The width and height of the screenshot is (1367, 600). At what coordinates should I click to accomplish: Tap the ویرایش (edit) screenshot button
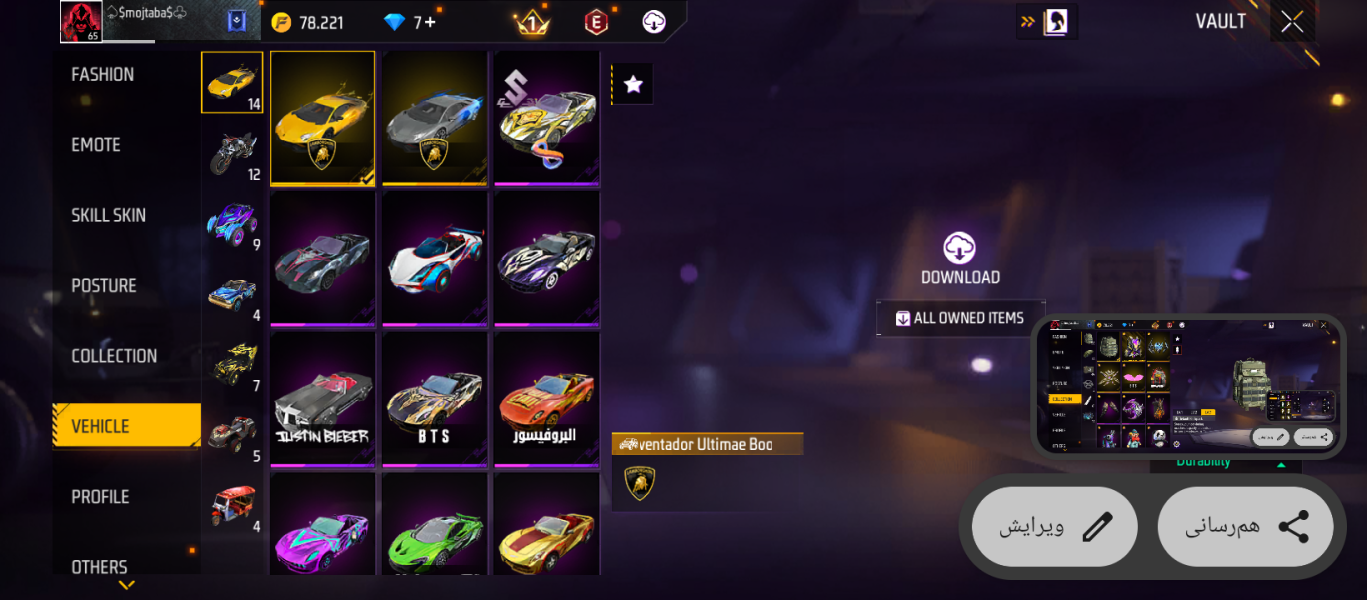click(x=1054, y=527)
